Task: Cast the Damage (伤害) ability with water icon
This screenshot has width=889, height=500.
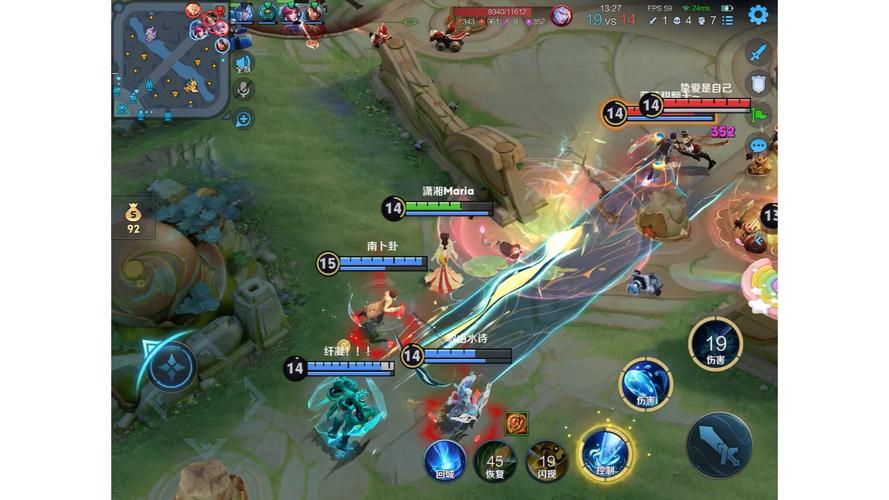Action: (x=645, y=383)
